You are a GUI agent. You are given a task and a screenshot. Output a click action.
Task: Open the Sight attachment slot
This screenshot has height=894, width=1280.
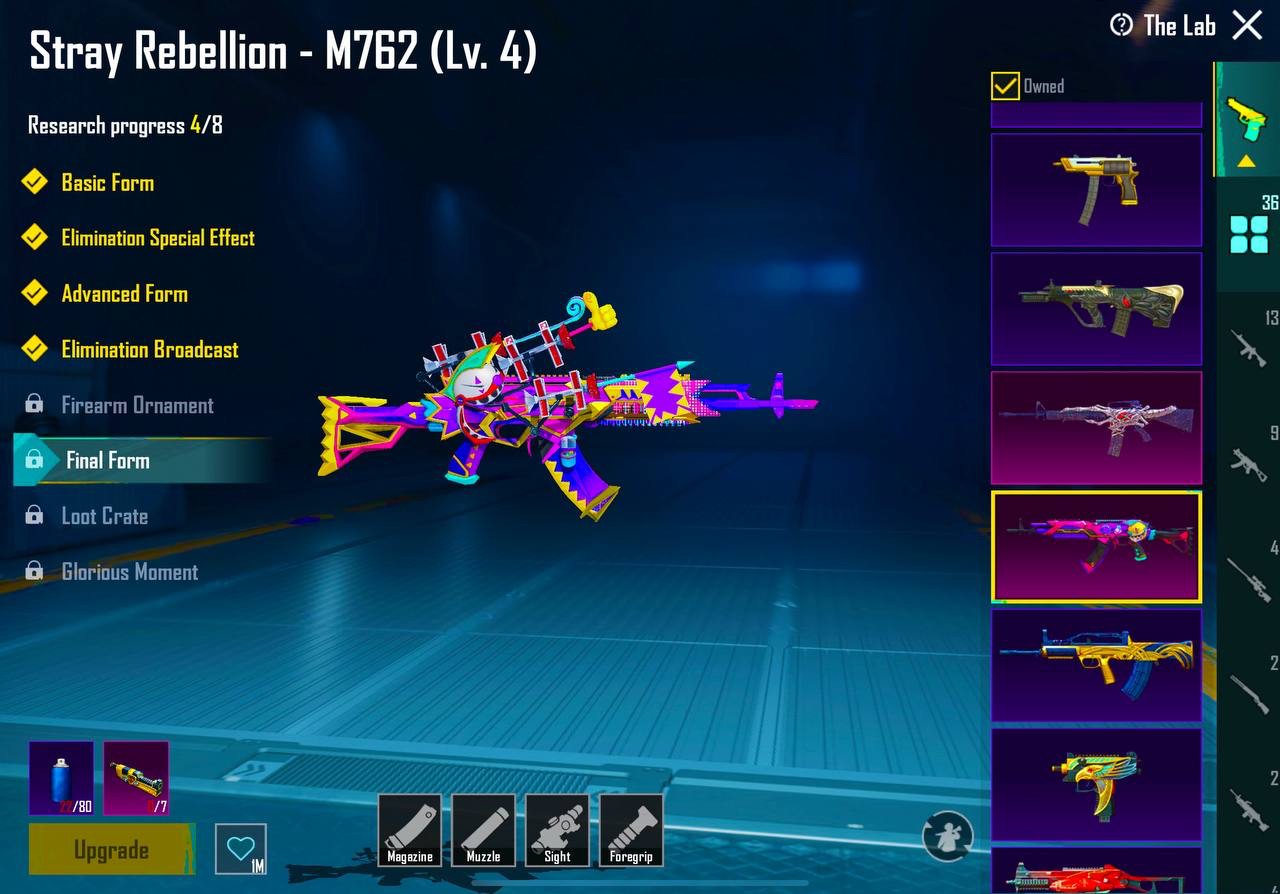557,830
